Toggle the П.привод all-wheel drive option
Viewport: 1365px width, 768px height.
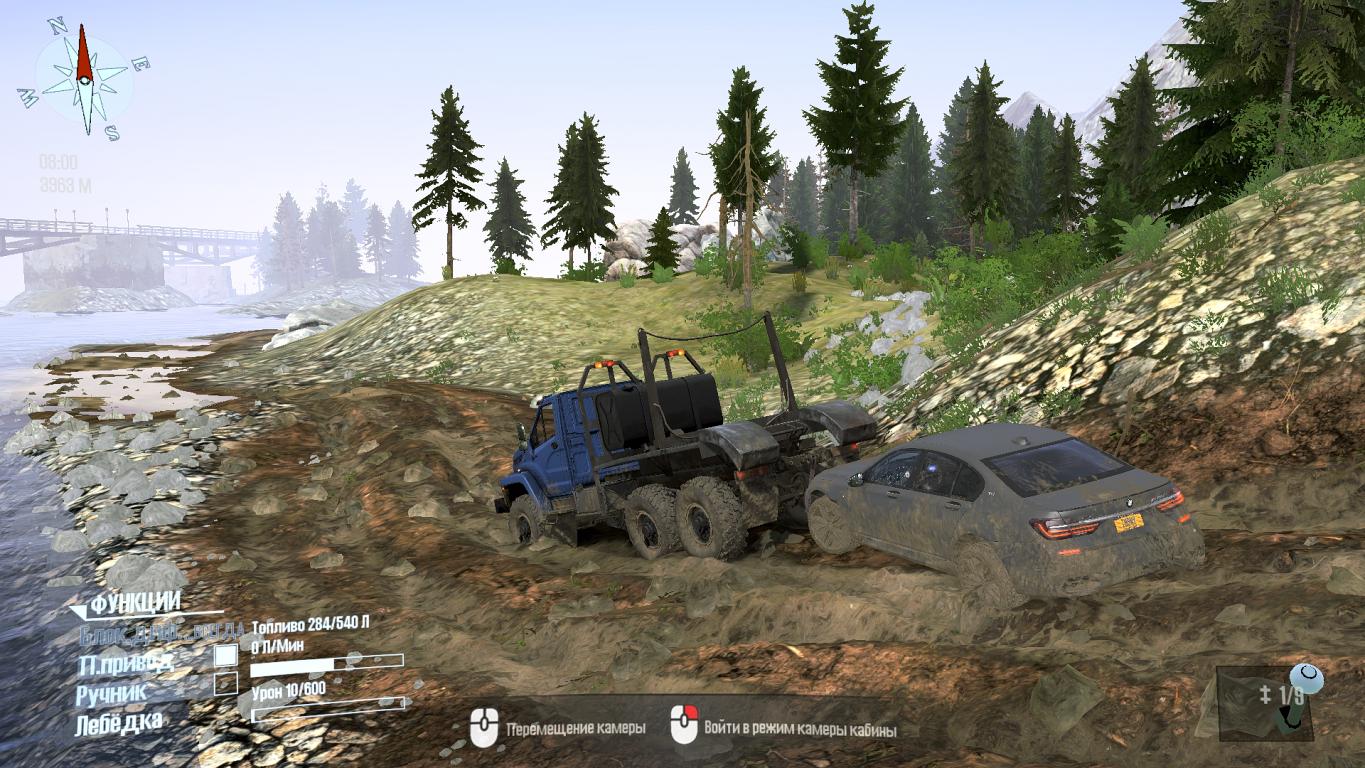(226, 656)
